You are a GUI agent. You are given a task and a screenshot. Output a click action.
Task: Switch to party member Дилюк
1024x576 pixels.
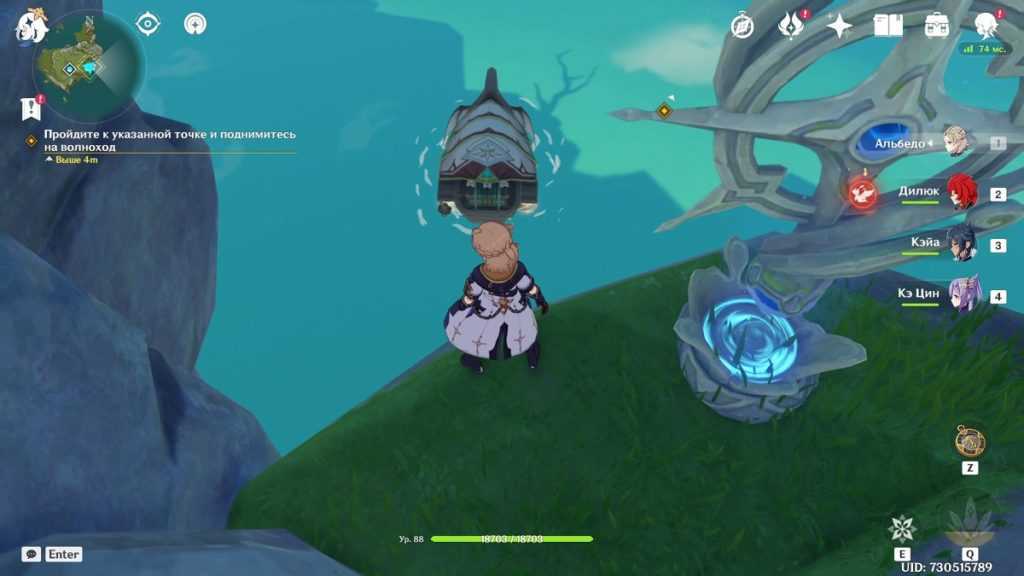962,193
